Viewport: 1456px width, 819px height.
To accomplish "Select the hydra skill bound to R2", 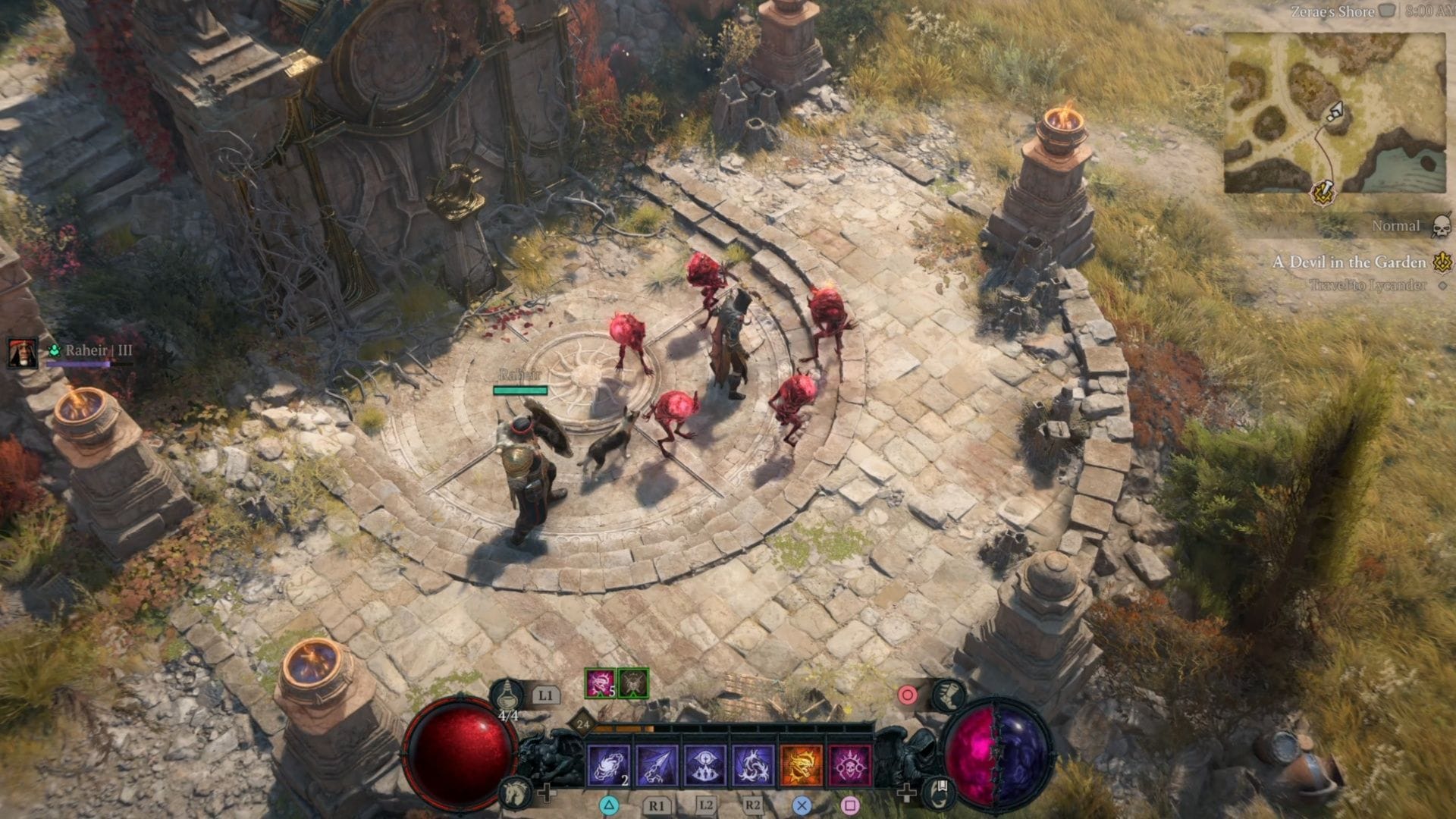I will [752, 764].
